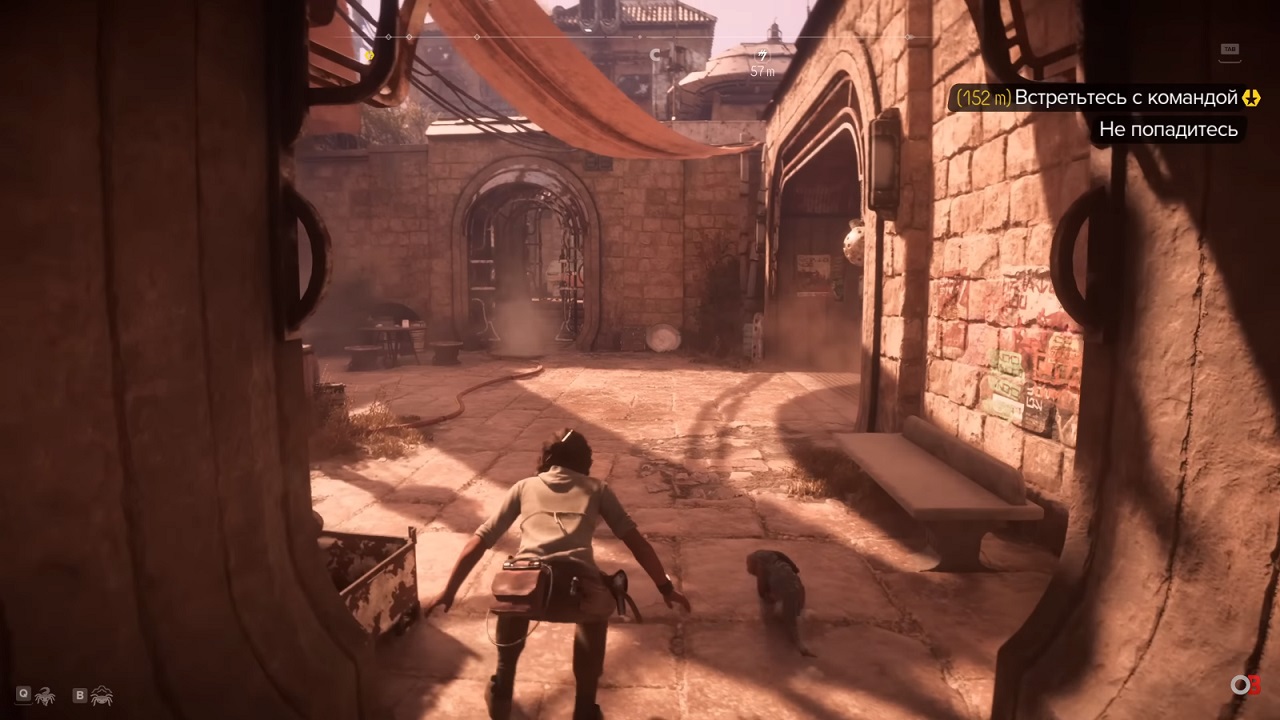Click the channel logo watermark overlay
Viewport: 1280px width, 720px height.
click(x=1245, y=685)
